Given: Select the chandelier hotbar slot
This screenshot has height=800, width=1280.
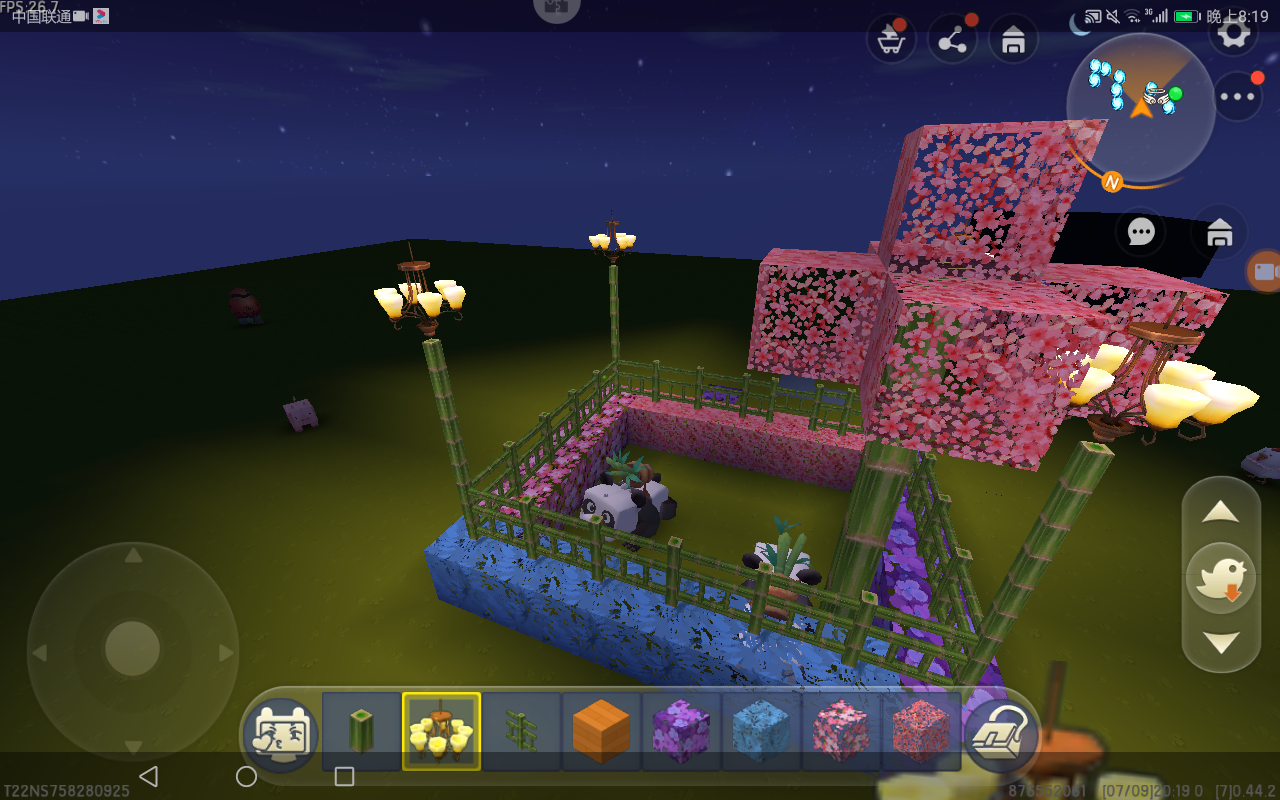Looking at the screenshot, I should point(441,732).
